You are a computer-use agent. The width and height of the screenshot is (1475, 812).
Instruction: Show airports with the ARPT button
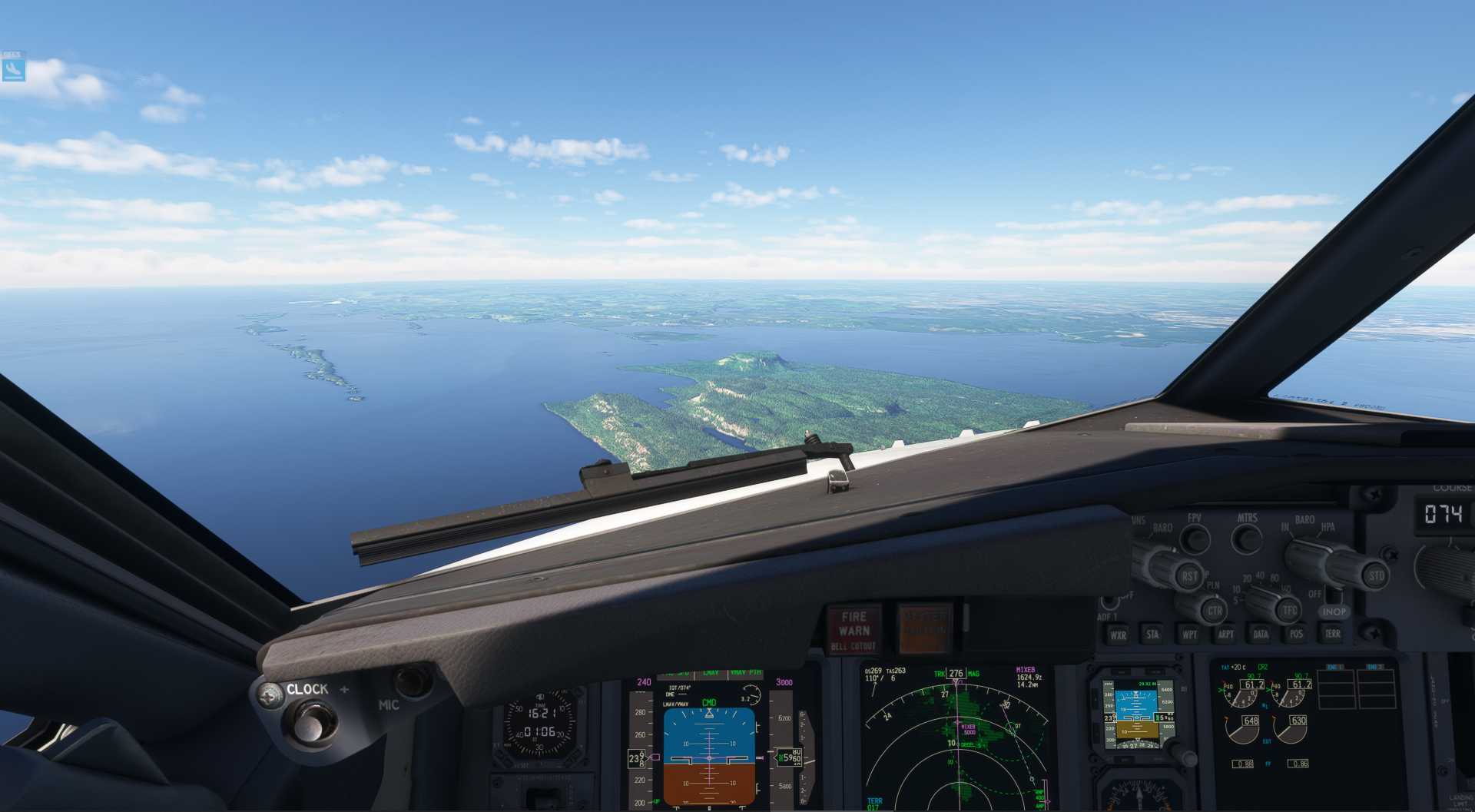pos(1225,635)
